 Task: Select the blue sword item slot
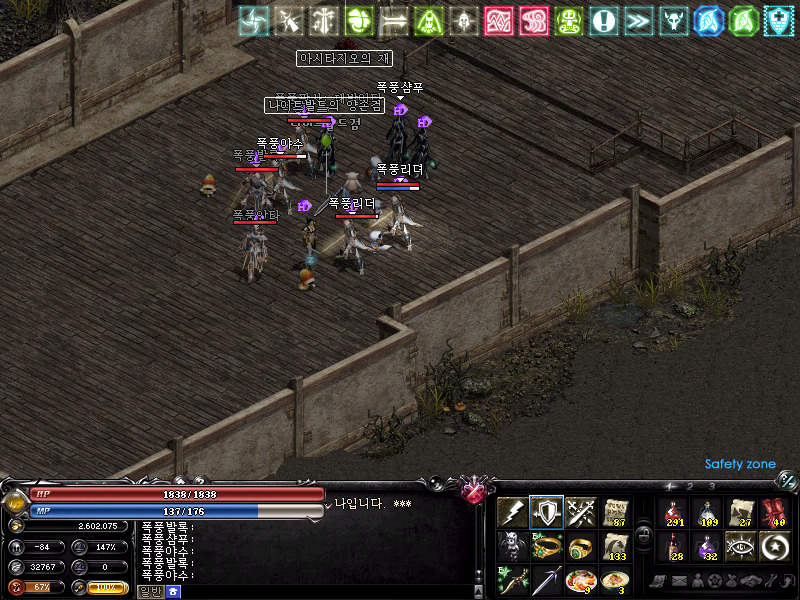click(546, 580)
